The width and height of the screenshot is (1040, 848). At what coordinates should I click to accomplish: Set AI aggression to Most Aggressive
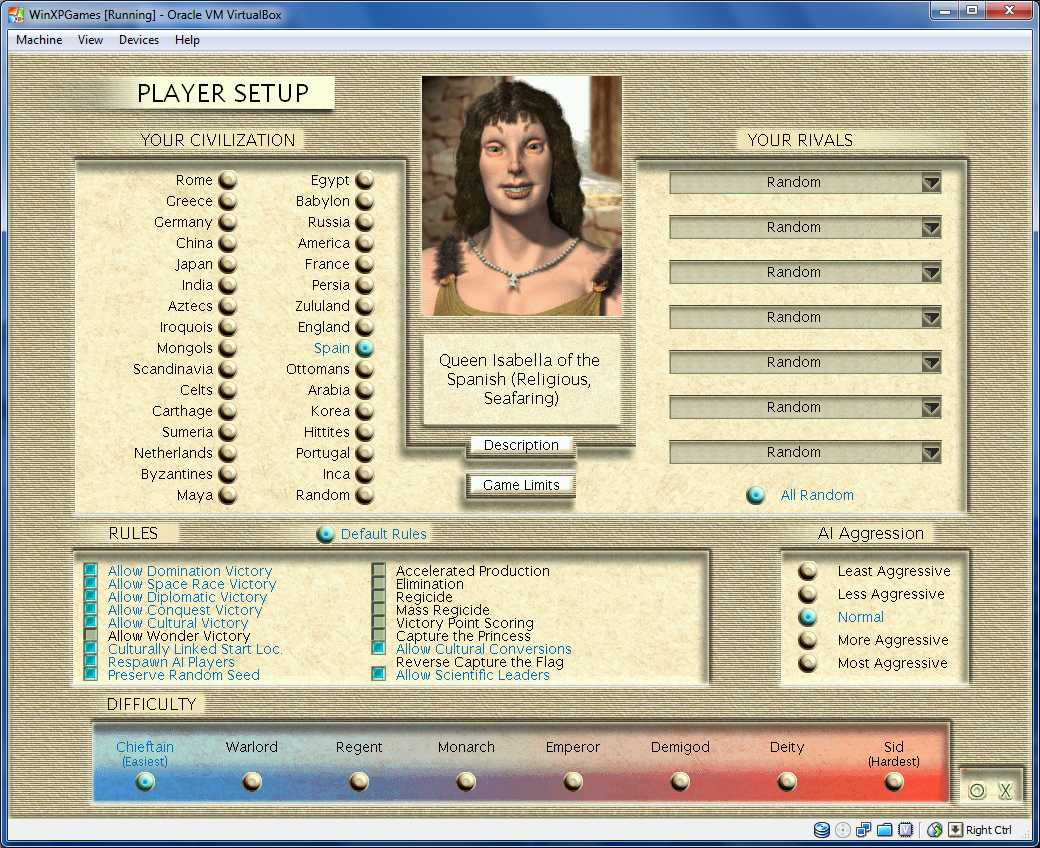808,663
